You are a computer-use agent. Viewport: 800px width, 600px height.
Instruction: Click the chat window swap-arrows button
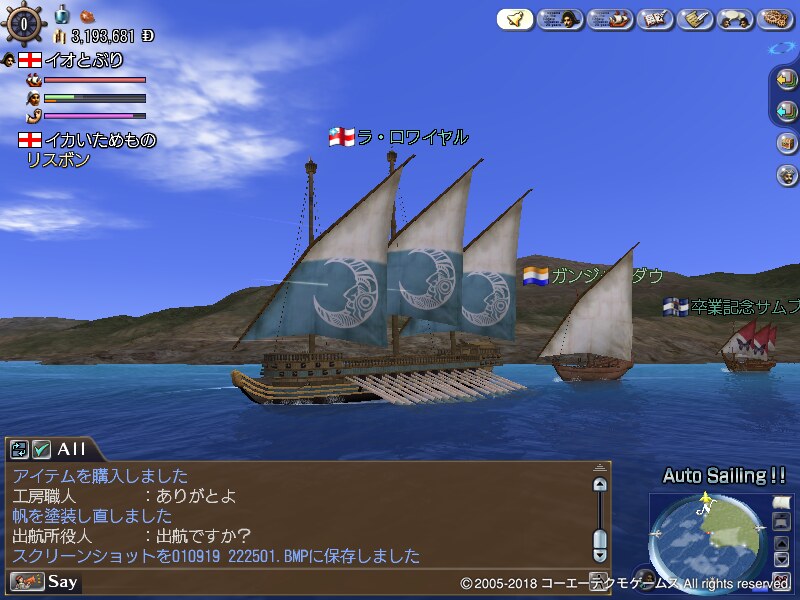pos(20,449)
